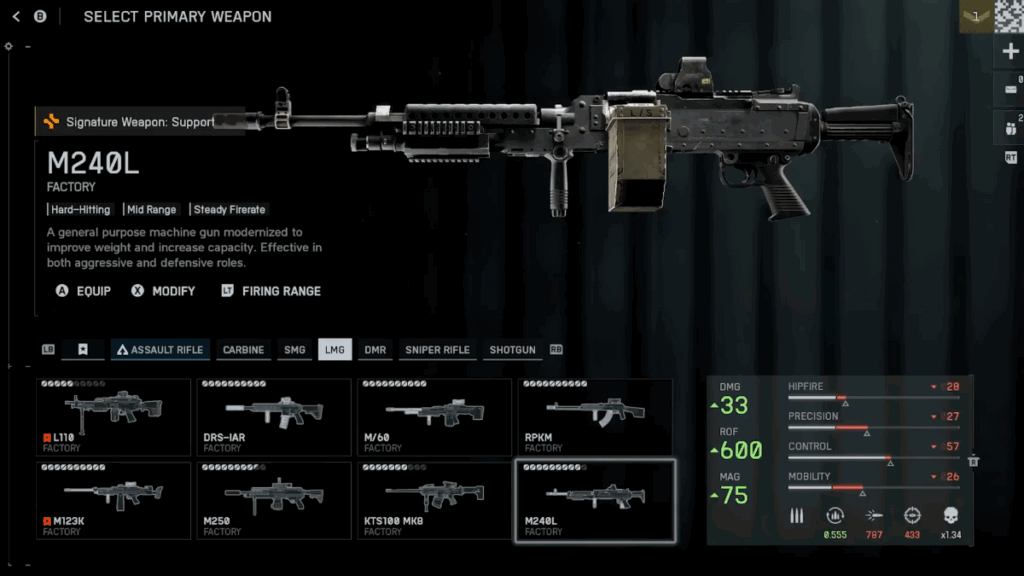
Task: Go back using the top-left arrow
Action: pyautogui.click(x=16, y=16)
